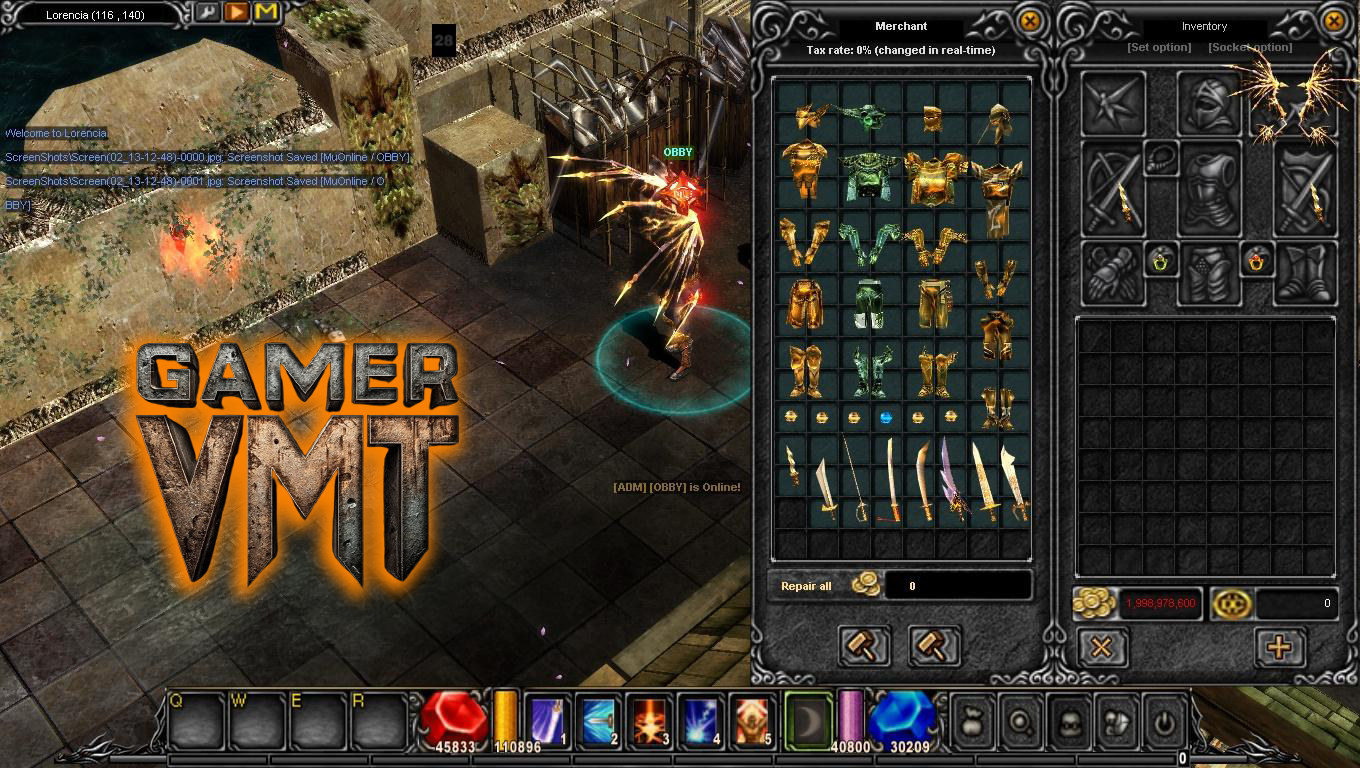Click the power button on bottom bar
Viewport: 1360px width, 768px height.
(x=1163, y=722)
